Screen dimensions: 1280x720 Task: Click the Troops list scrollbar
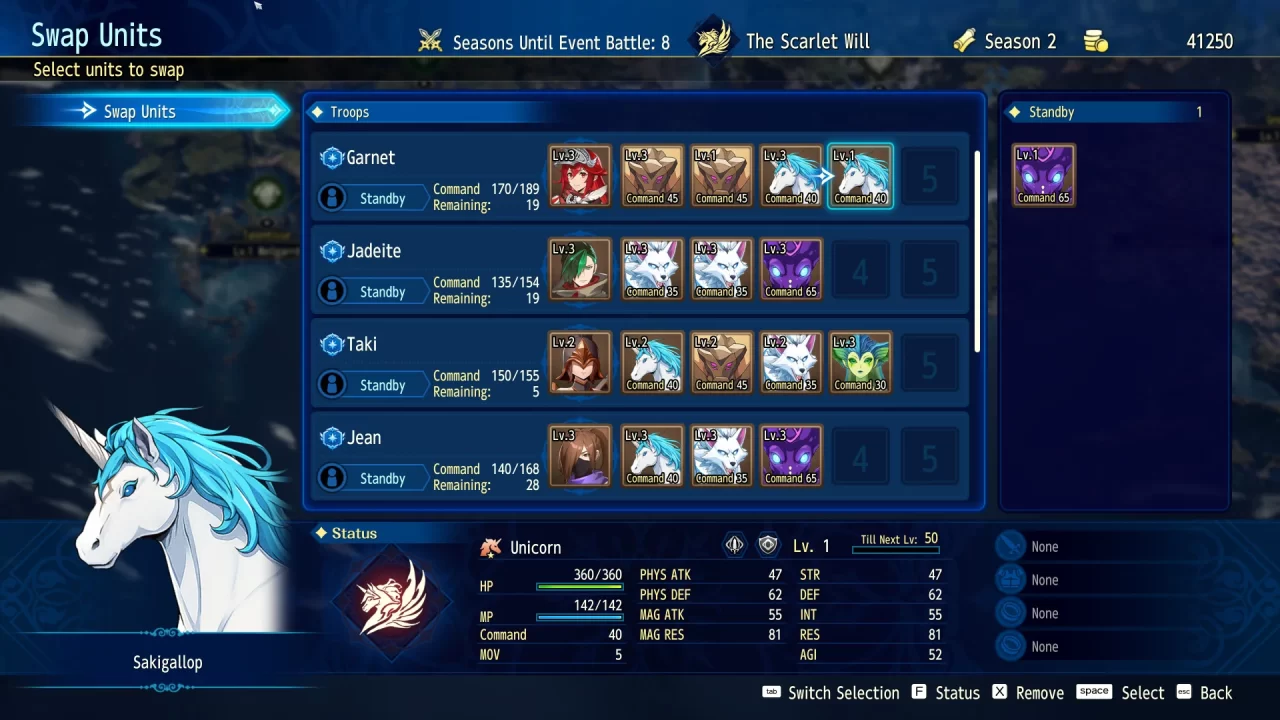click(x=977, y=250)
